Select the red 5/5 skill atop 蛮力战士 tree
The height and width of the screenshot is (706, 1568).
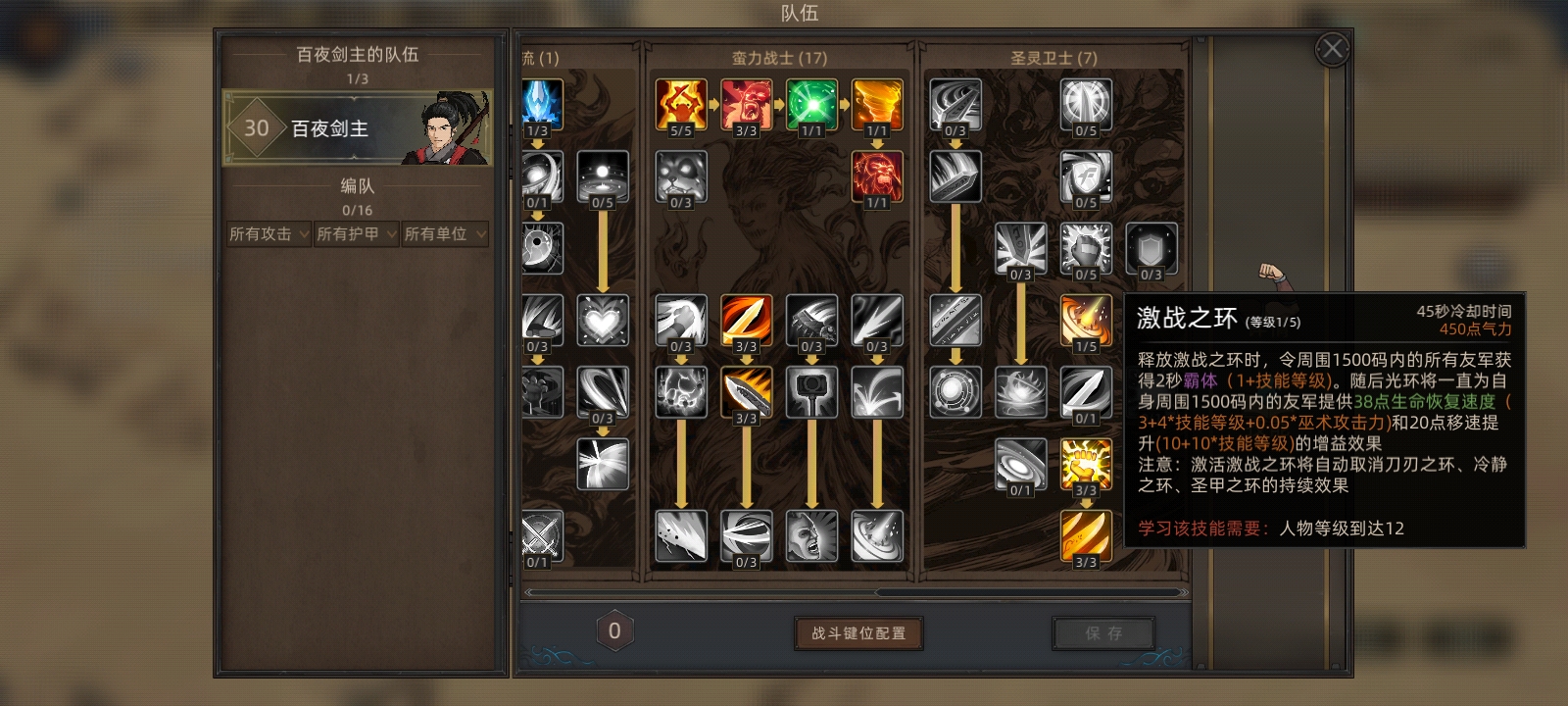680,102
